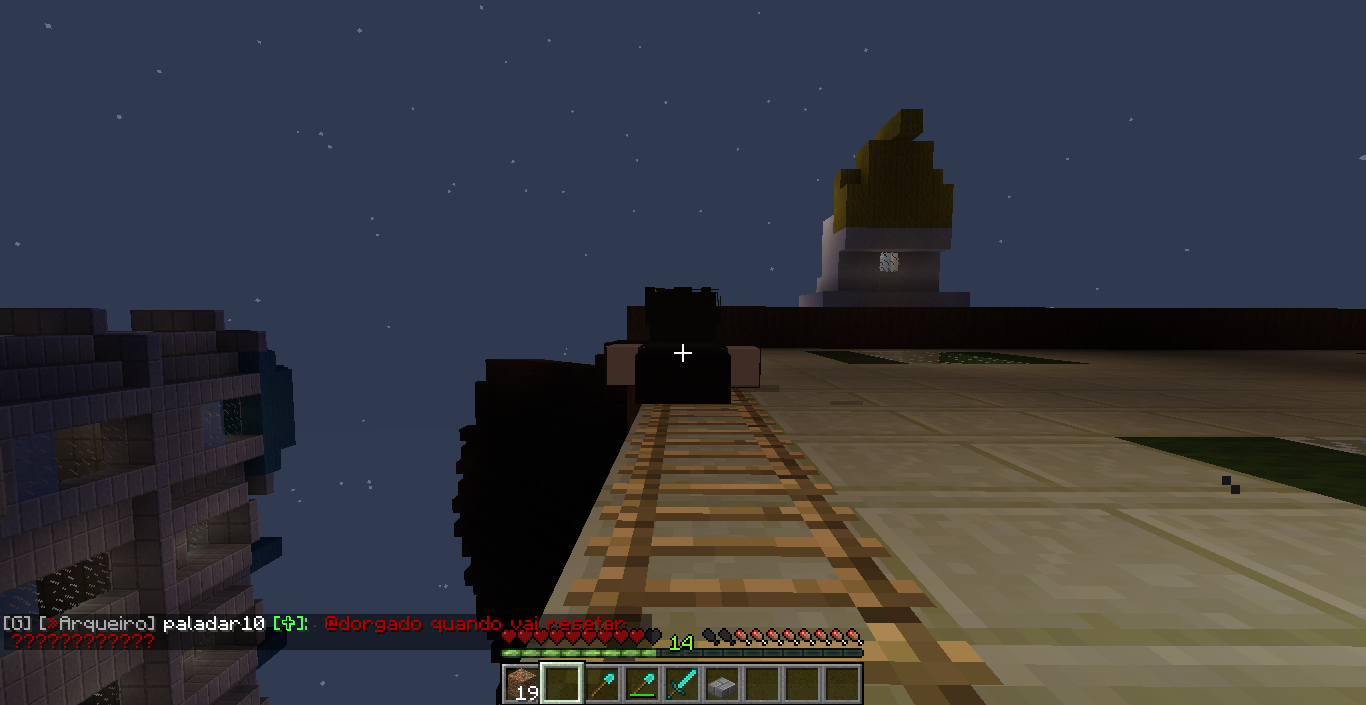Select the highlighted empty hotbar slot
This screenshot has width=1366, height=705.
tap(561, 684)
